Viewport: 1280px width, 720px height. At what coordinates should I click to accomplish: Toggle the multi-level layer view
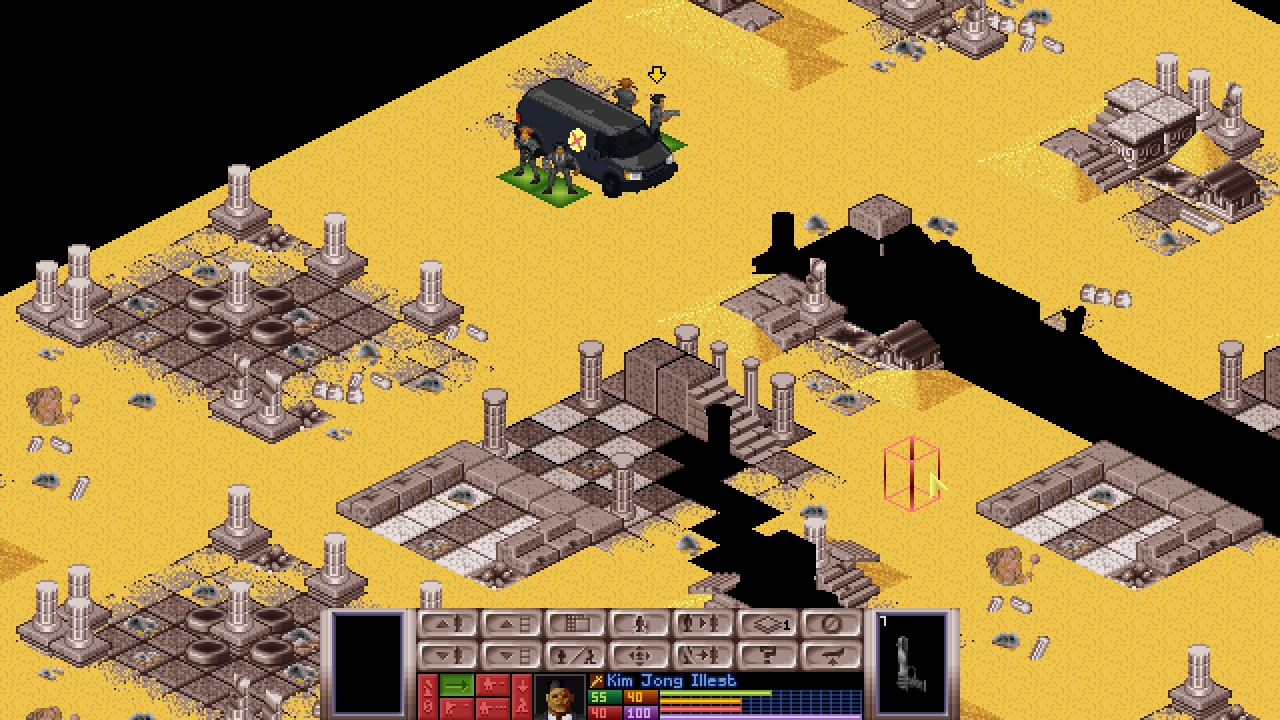pyautogui.click(x=767, y=624)
